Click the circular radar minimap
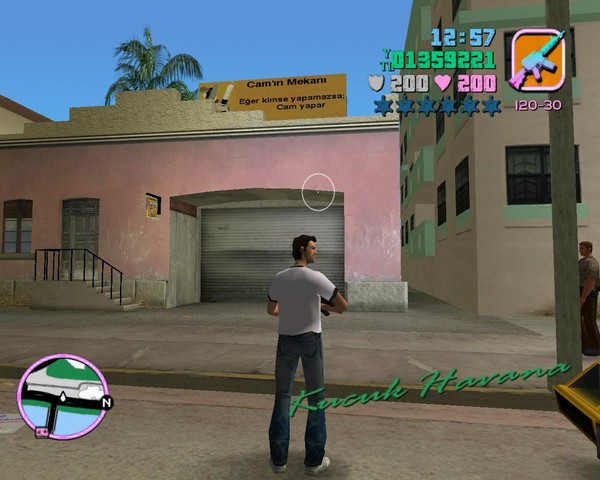This screenshot has width=600, height=480. click(62, 397)
